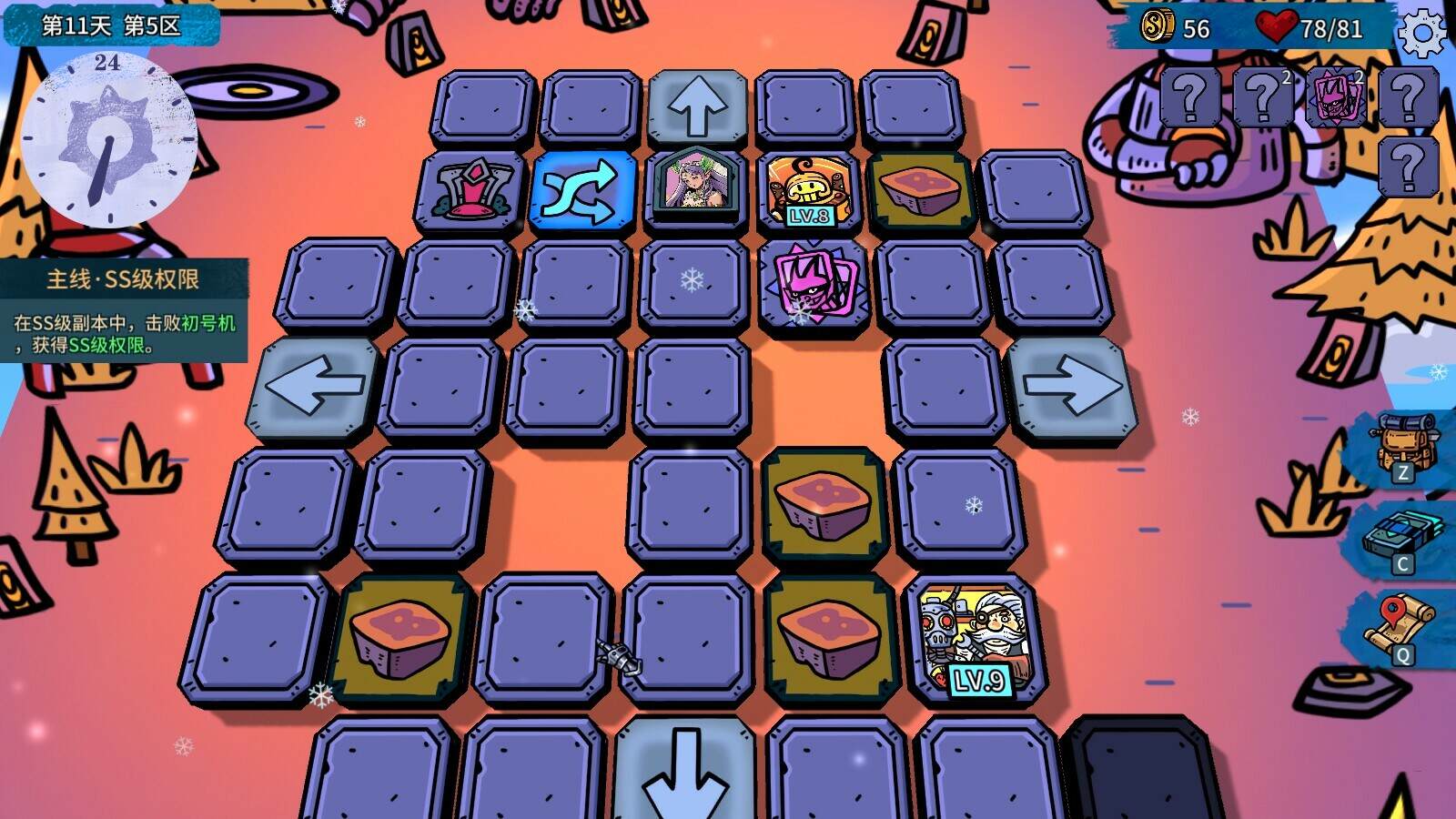Click the 第11天 第5区 day banner
The height and width of the screenshot is (819, 1456).
coord(109,25)
